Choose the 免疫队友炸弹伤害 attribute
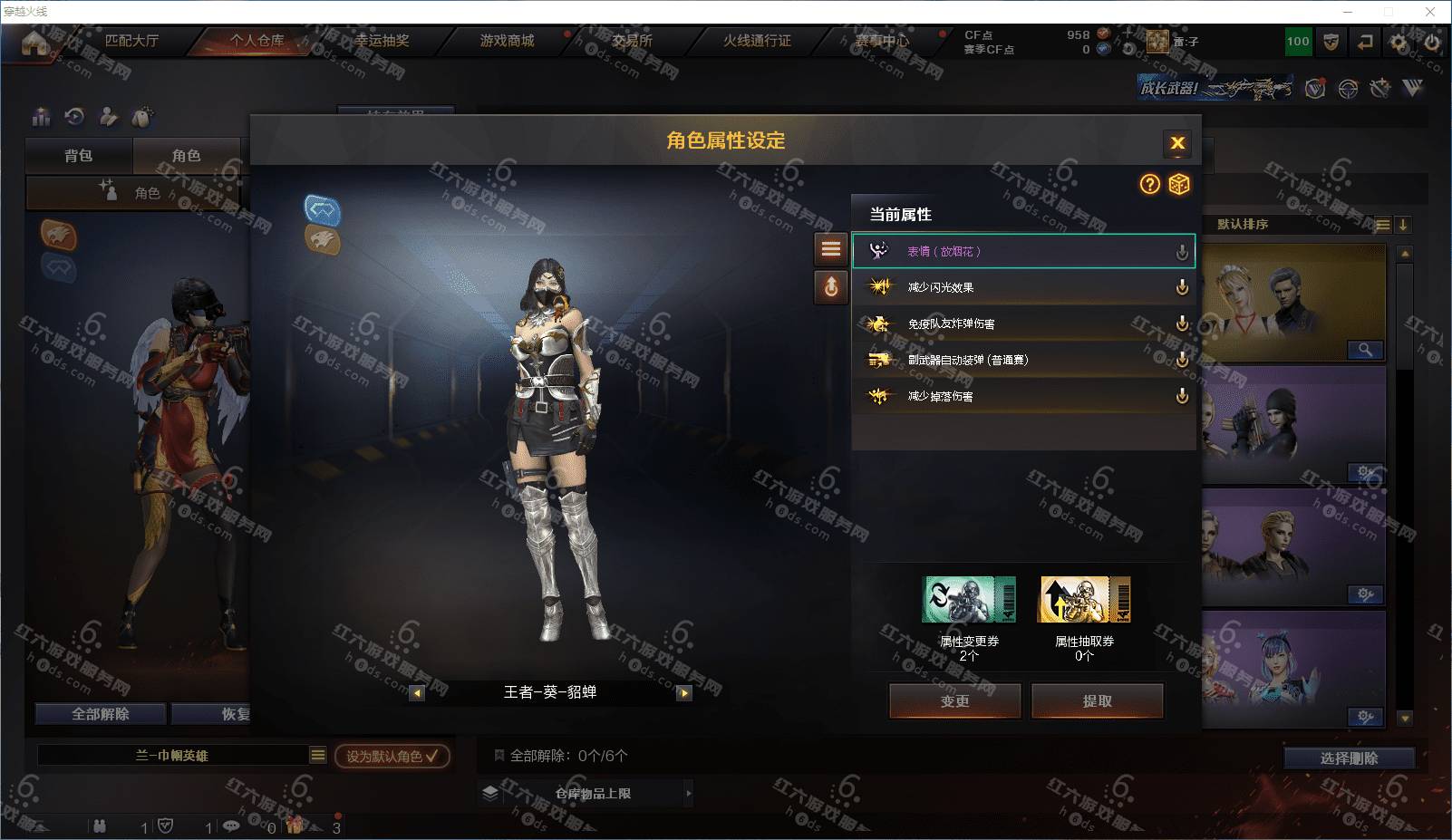The height and width of the screenshot is (840, 1452). pyautogui.click(x=1022, y=323)
